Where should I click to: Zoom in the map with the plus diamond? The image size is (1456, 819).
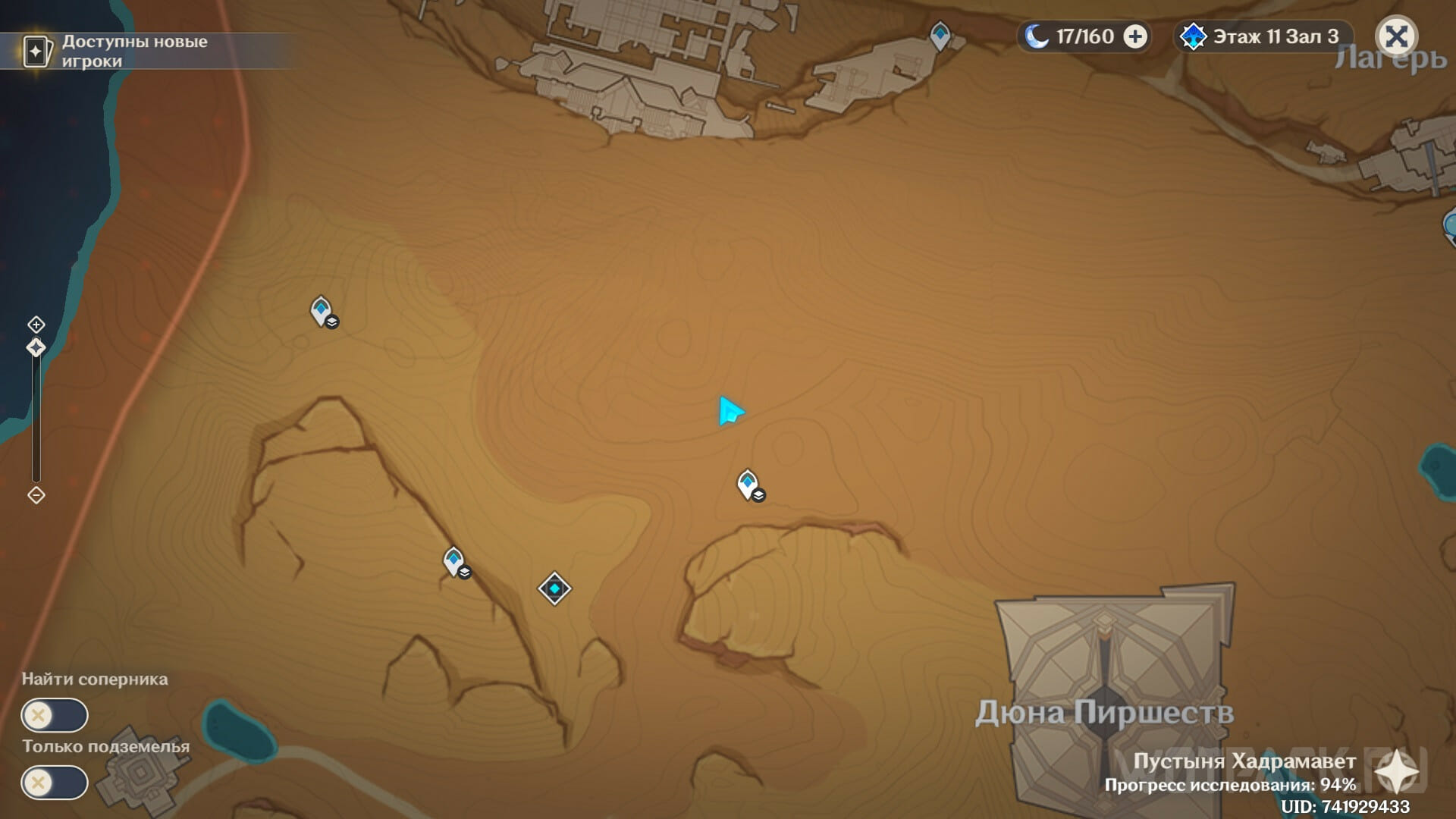[x=36, y=325]
